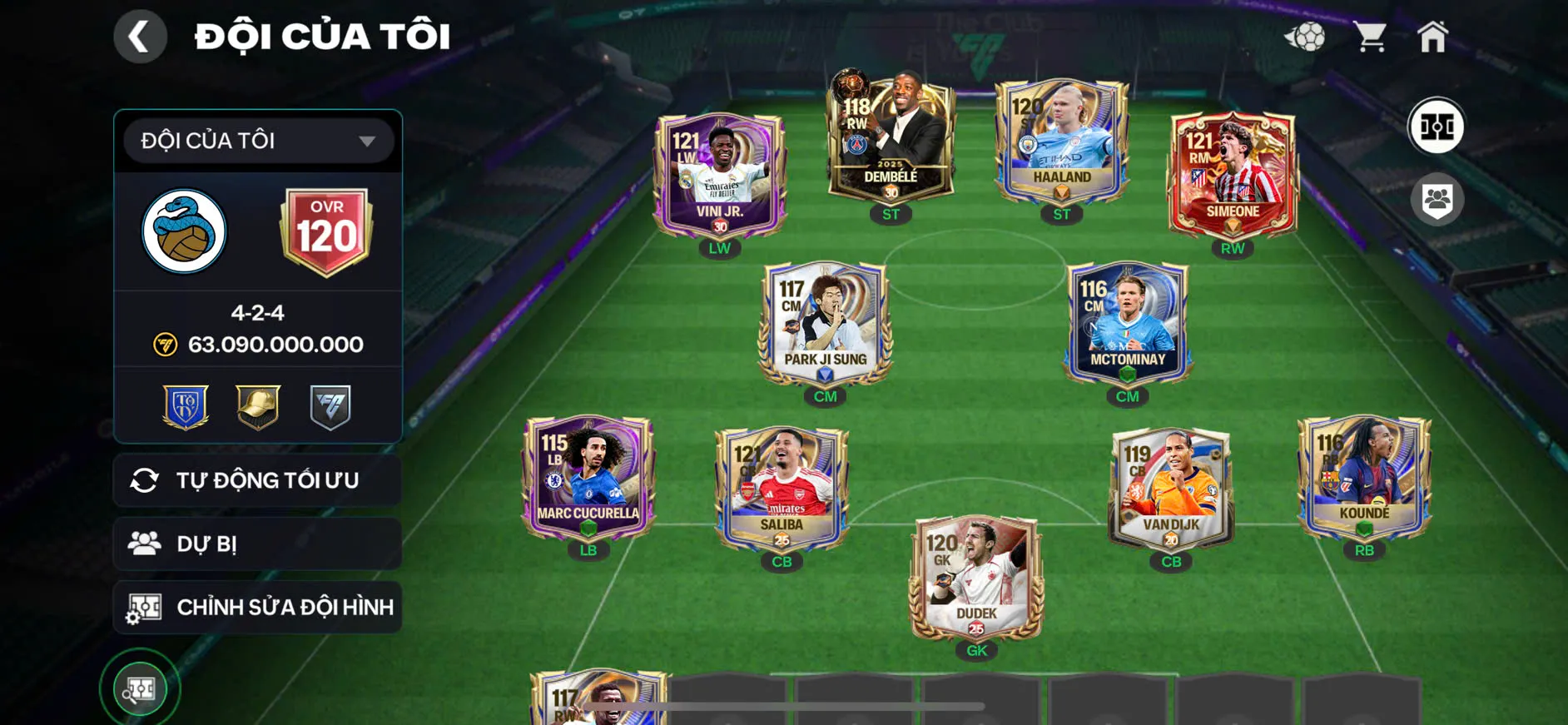1568x725 pixels.
Task: Click CHỈNH SỬA ĐỘI HÌNH to edit lineup
Action: pos(257,607)
